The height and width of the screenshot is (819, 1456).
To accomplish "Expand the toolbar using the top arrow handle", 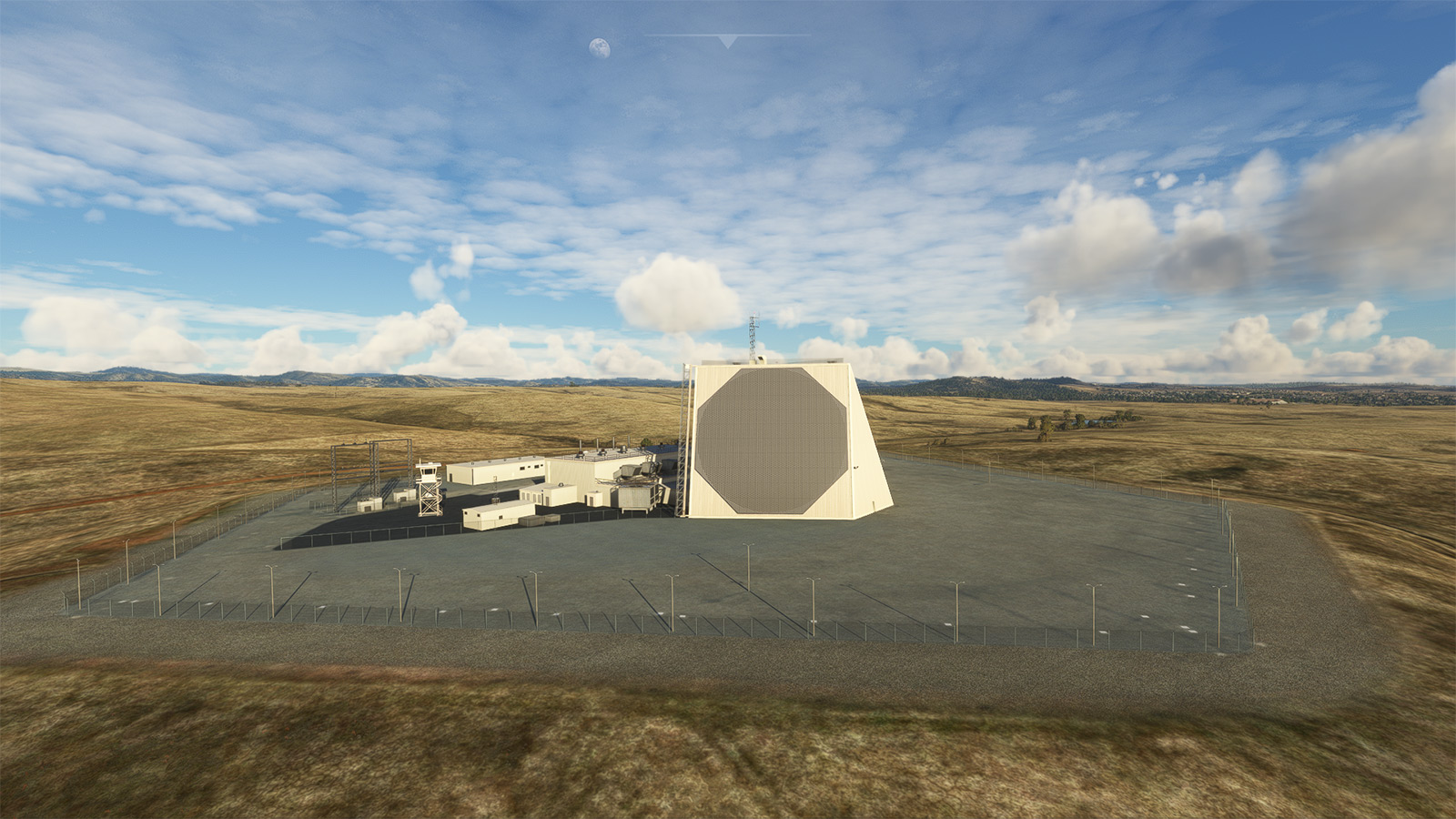I will [726, 41].
